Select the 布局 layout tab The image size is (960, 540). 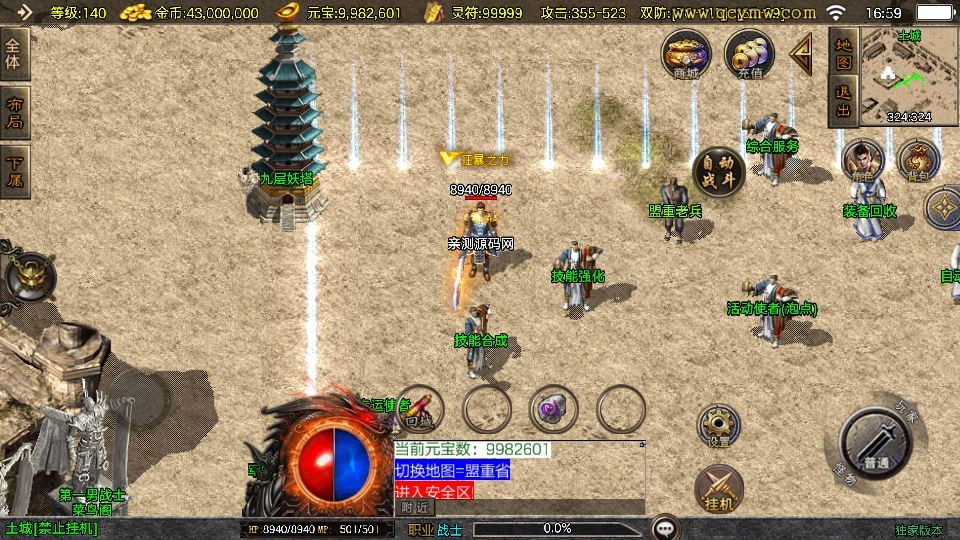14,112
